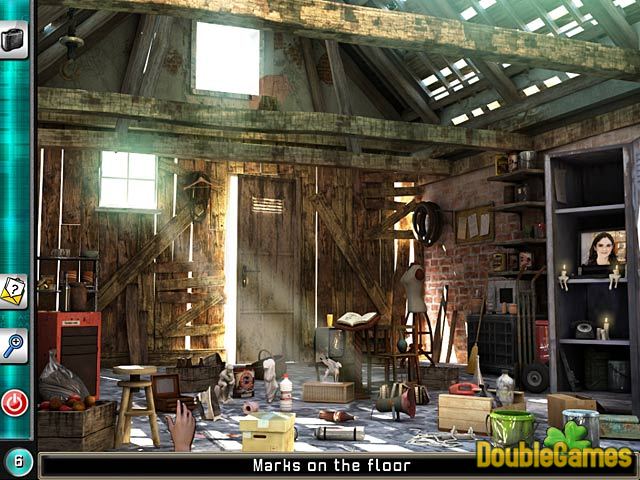Open the briefcase inventory button

[14, 38]
